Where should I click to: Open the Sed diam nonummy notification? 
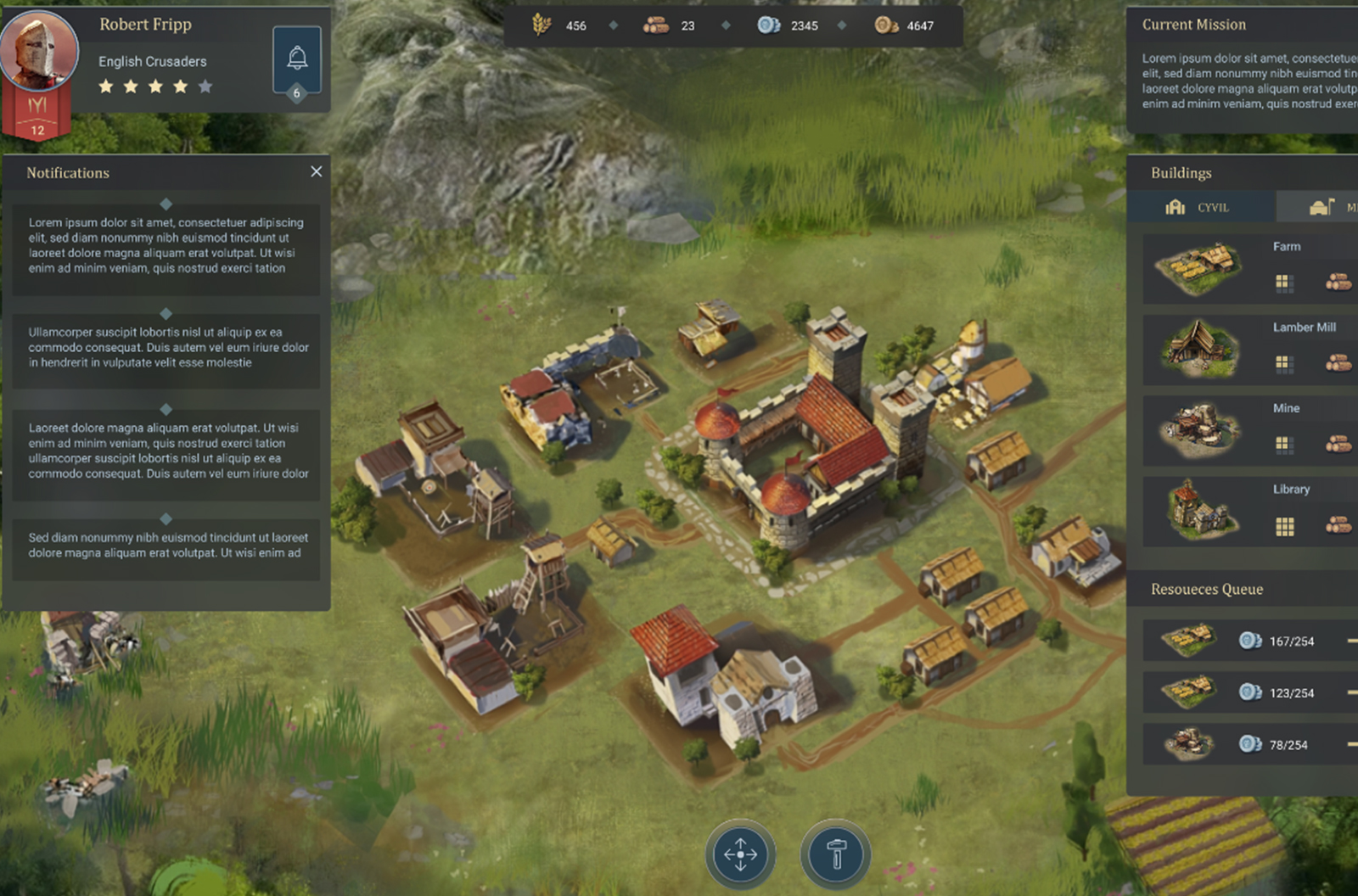pos(166,546)
